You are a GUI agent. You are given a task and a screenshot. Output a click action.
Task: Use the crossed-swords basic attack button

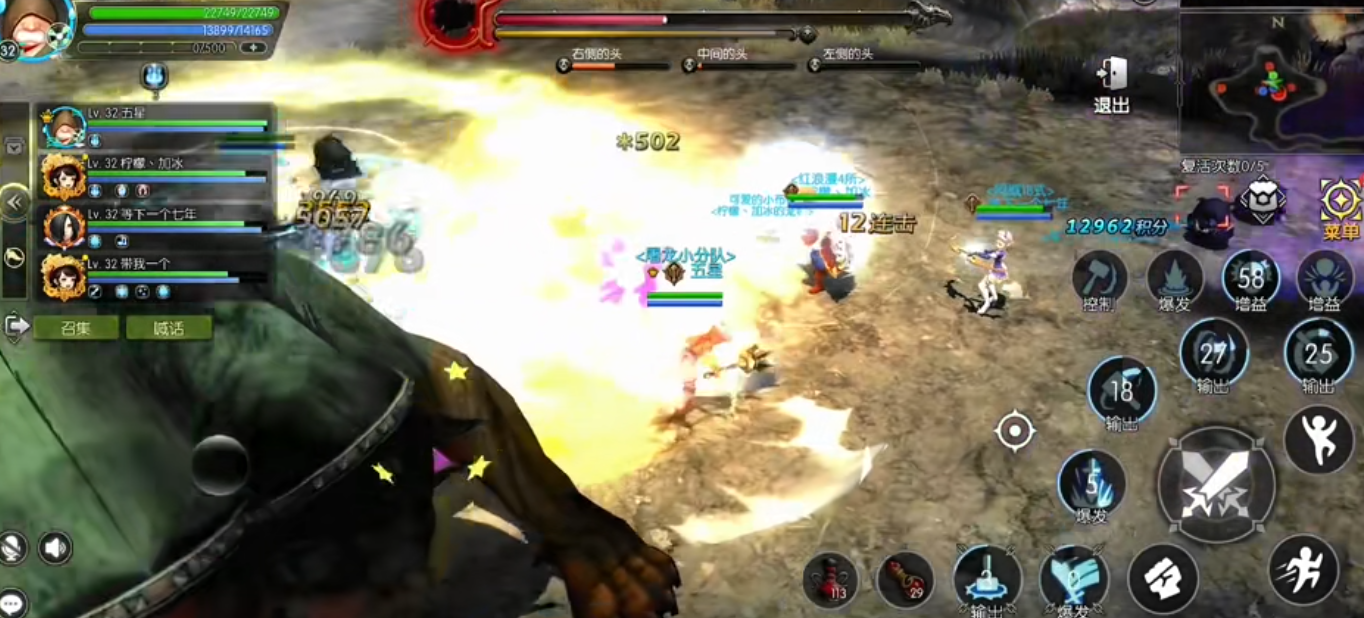[1216, 485]
